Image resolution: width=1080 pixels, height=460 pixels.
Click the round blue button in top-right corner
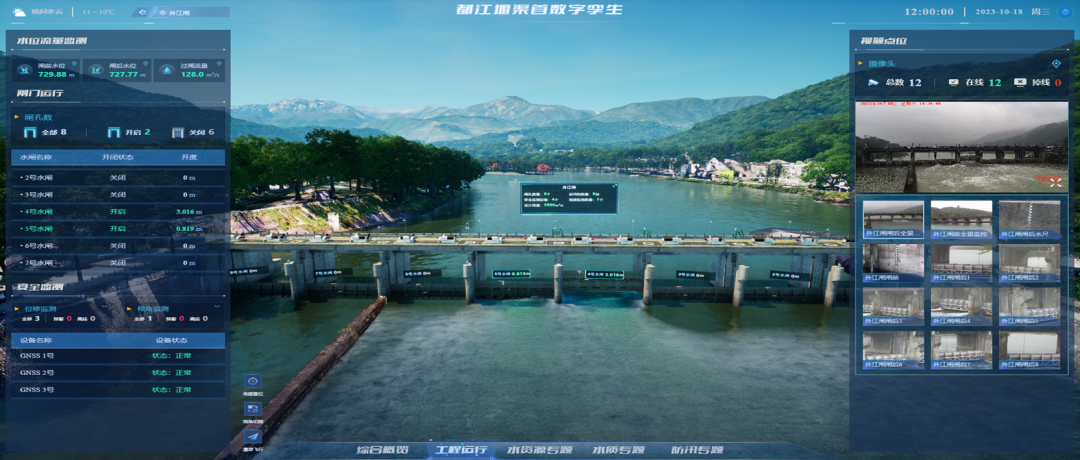coord(1064,12)
